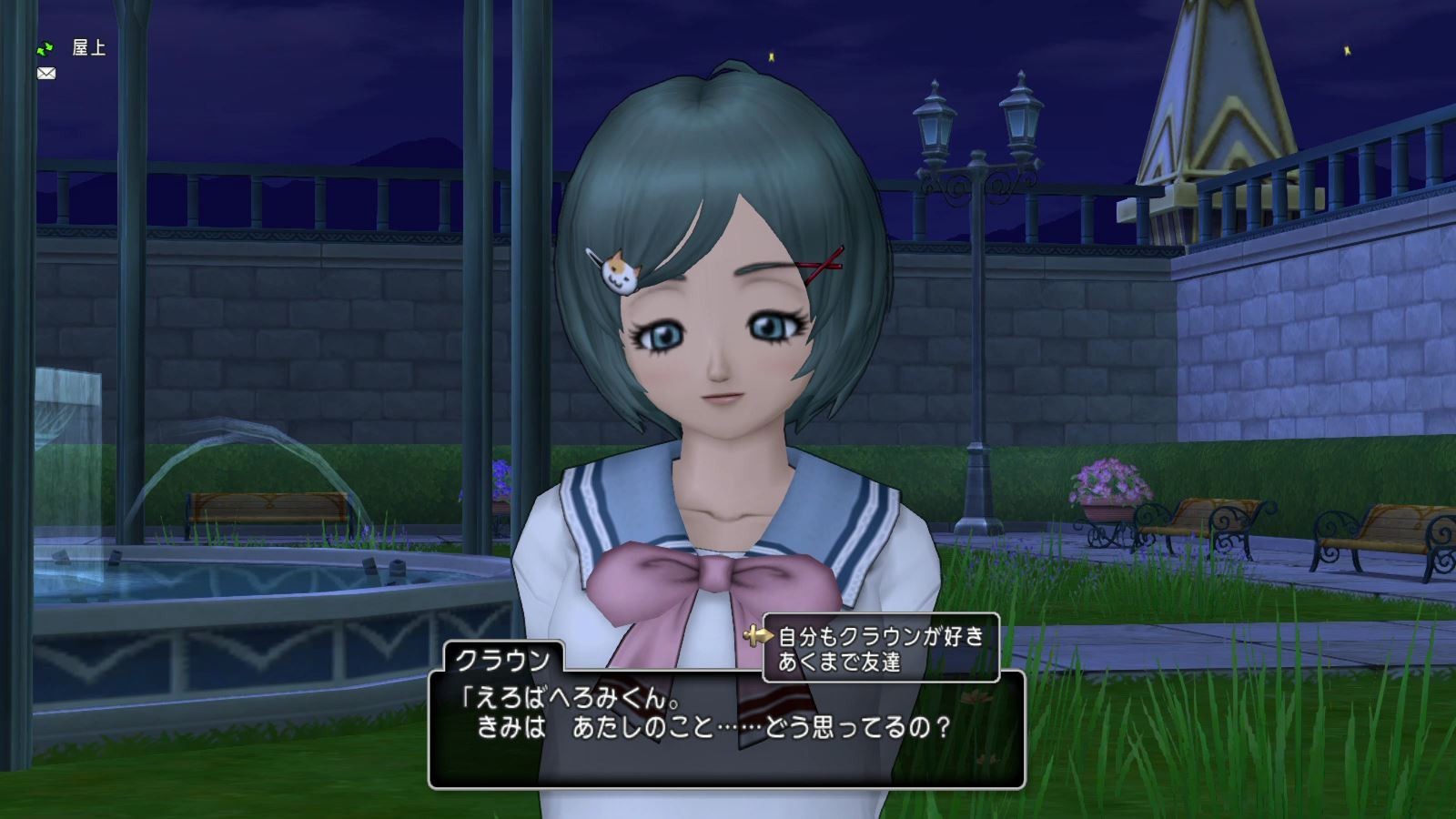Expand the dialogue text box
Image resolution: width=1456 pixels, height=819 pixels.
click(x=728, y=728)
